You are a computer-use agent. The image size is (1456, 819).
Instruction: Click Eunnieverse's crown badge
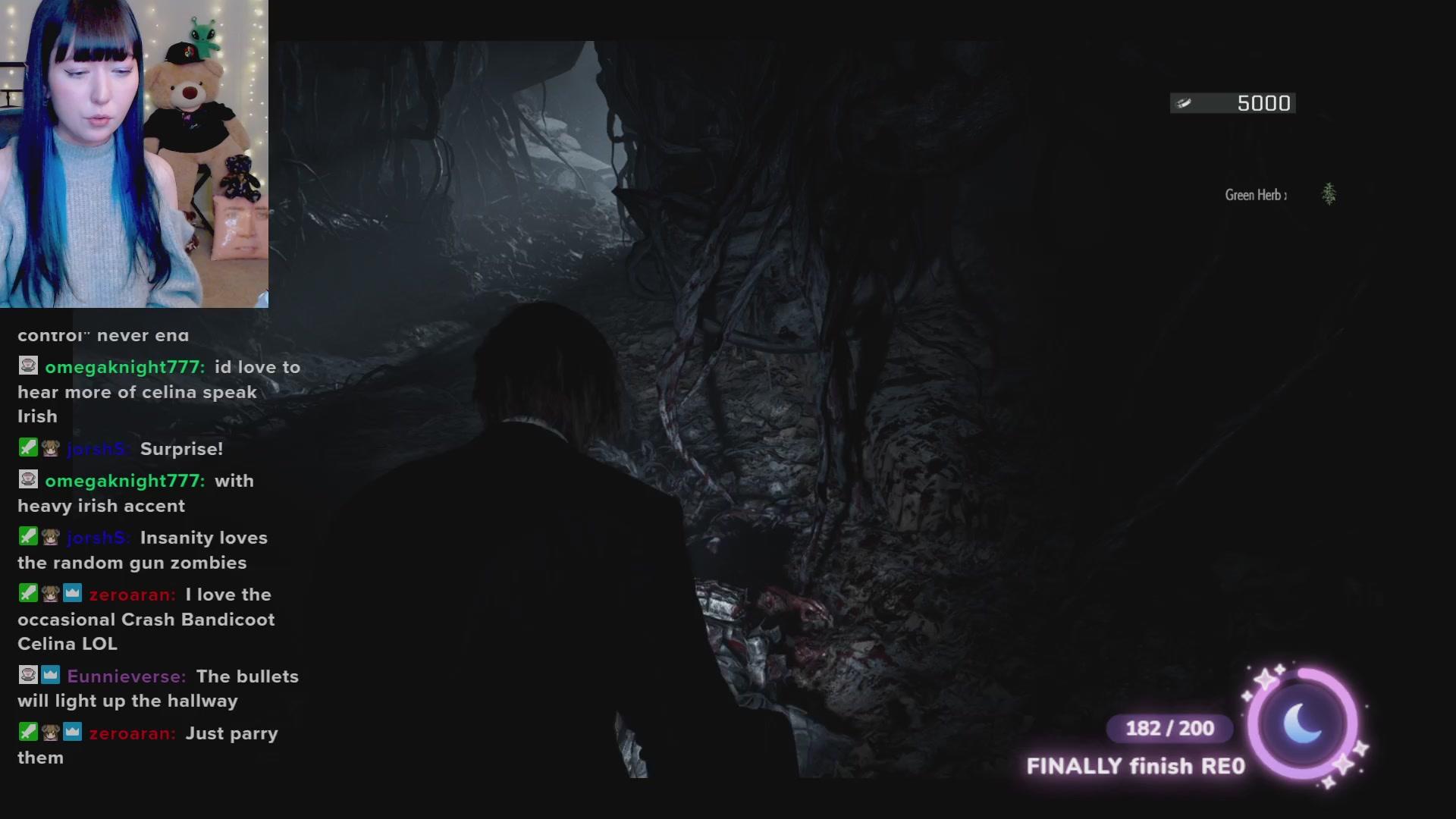coord(50,675)
